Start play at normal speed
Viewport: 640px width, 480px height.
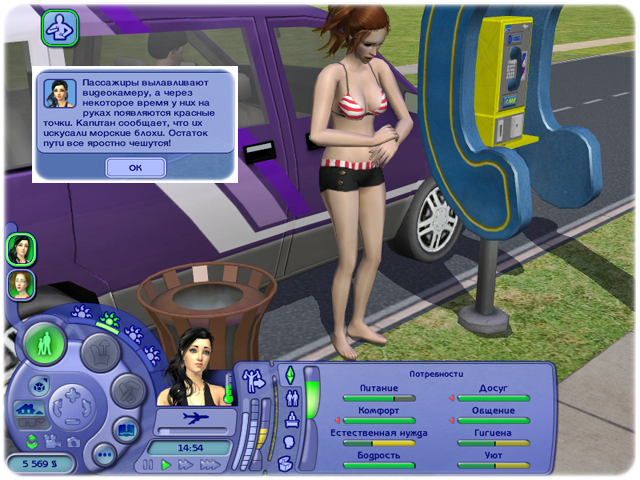(167, 465)
